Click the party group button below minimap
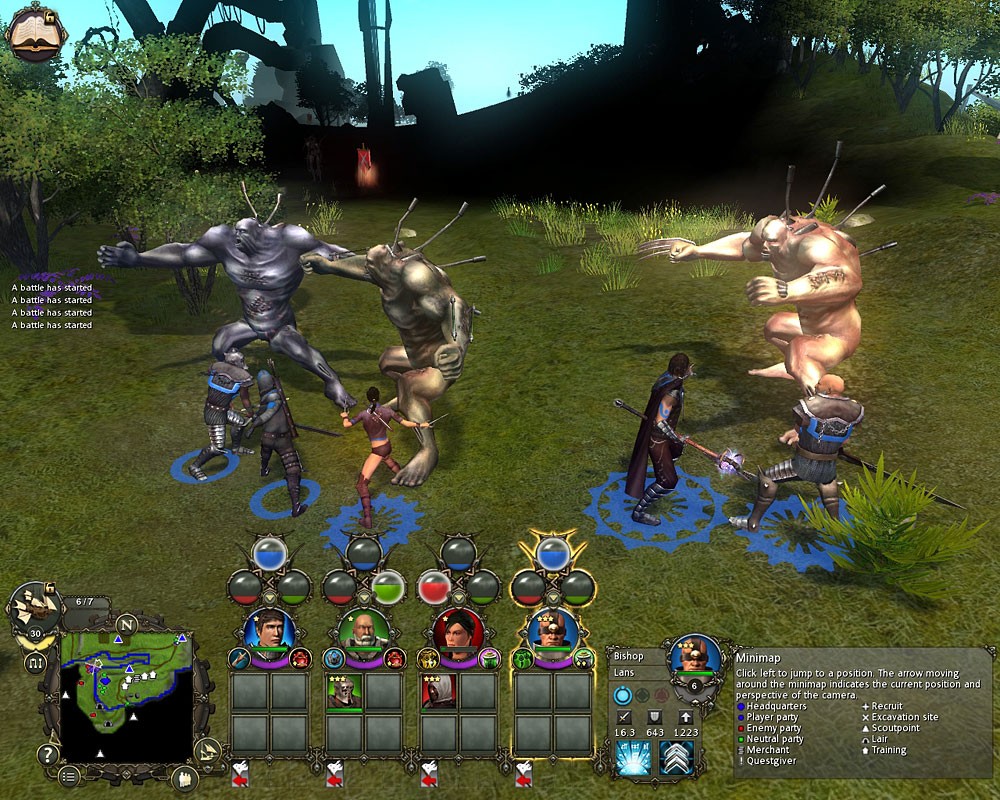 coord(183,775)
